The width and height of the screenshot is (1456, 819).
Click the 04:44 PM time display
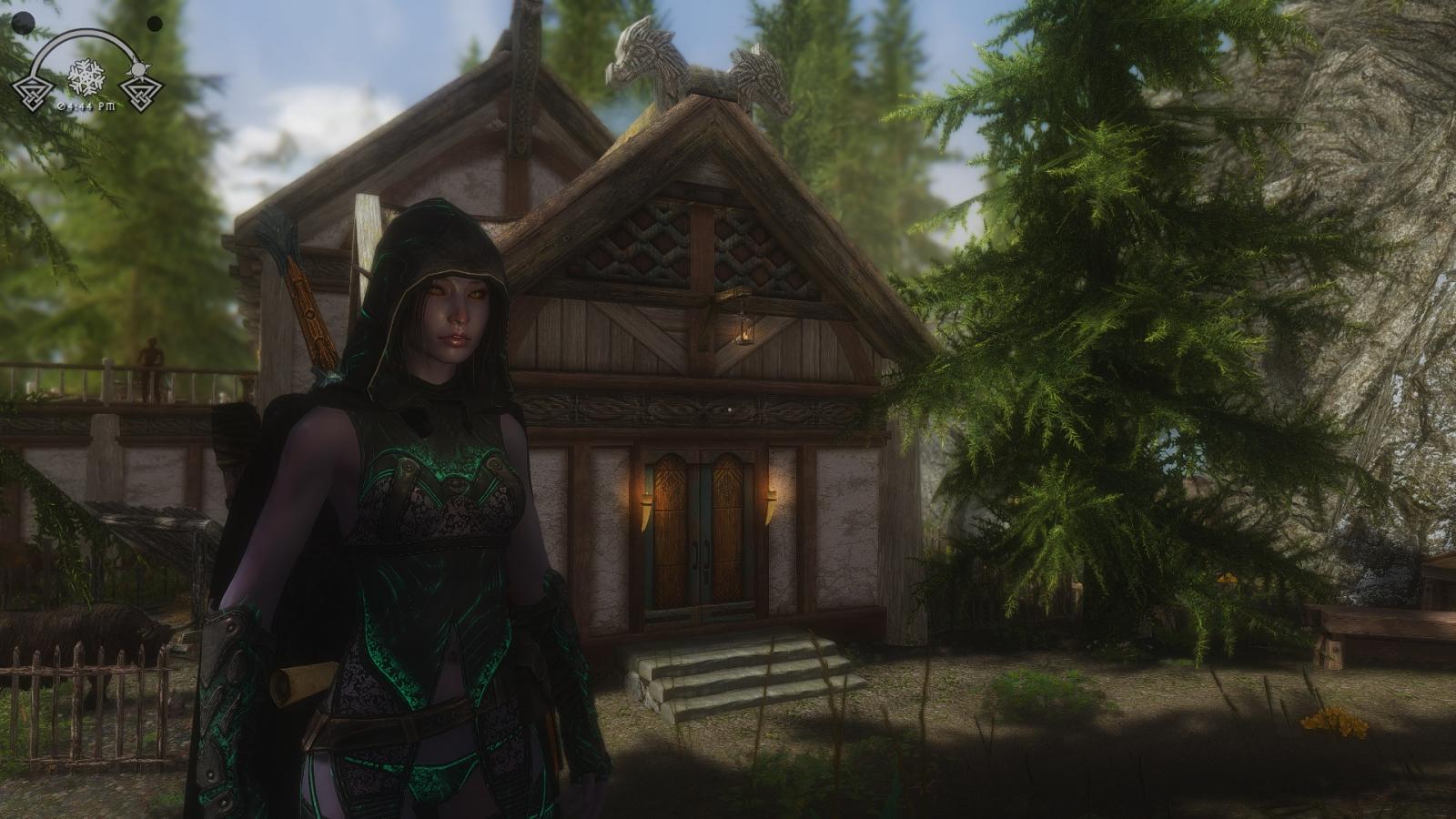pos(87,106)
